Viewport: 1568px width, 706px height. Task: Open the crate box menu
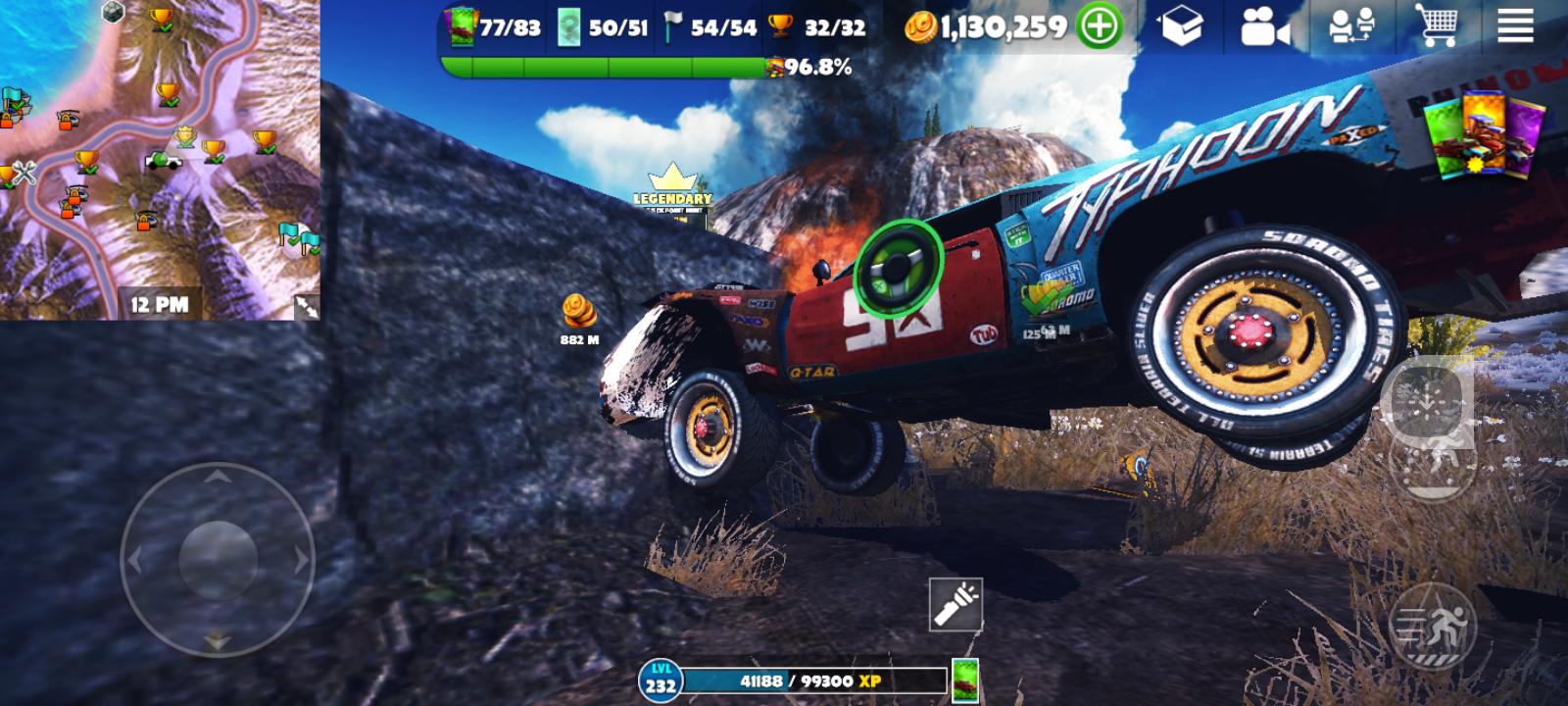[1181, 26]
